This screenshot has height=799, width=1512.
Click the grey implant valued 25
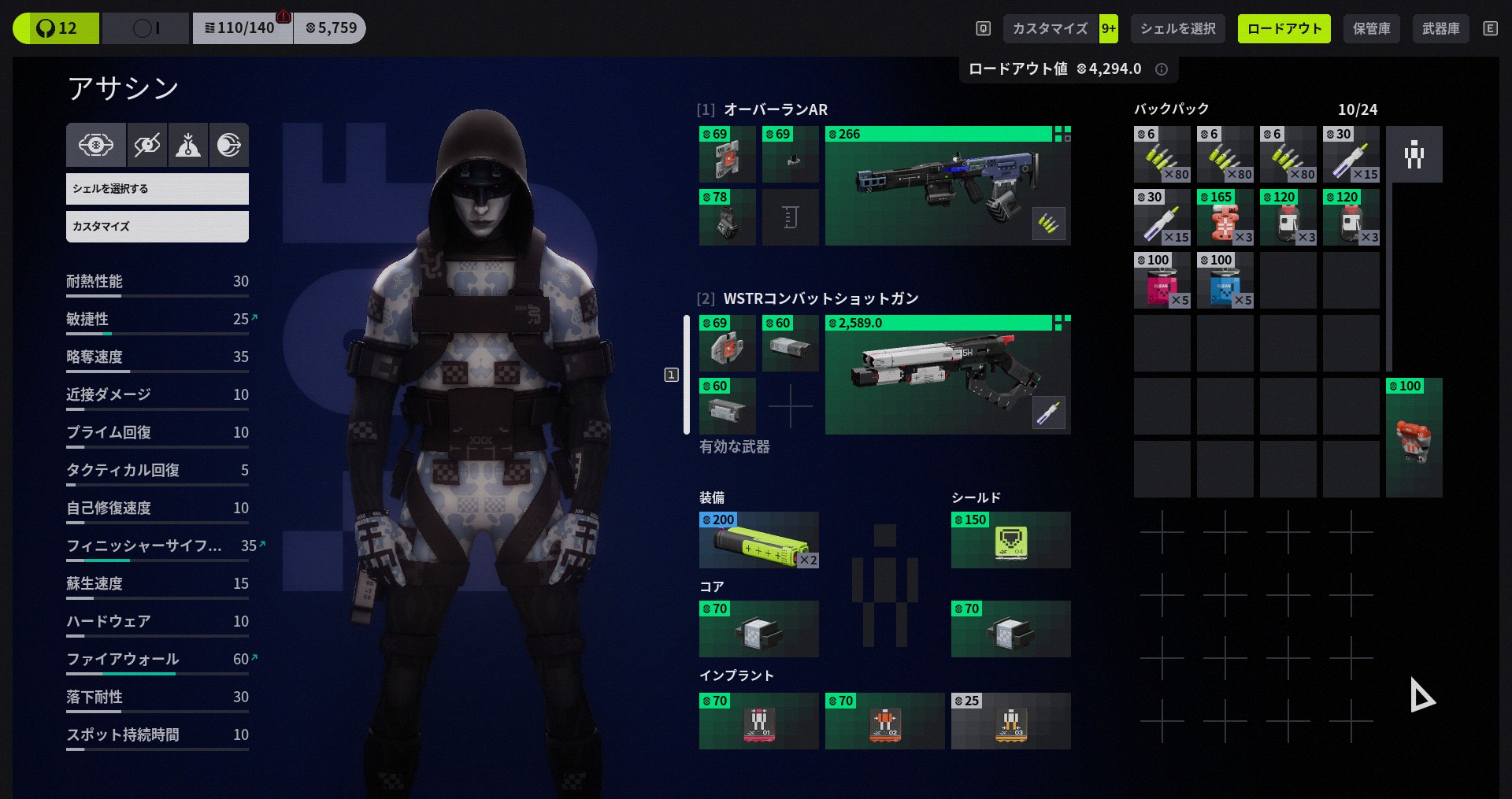coord(1010,721)
